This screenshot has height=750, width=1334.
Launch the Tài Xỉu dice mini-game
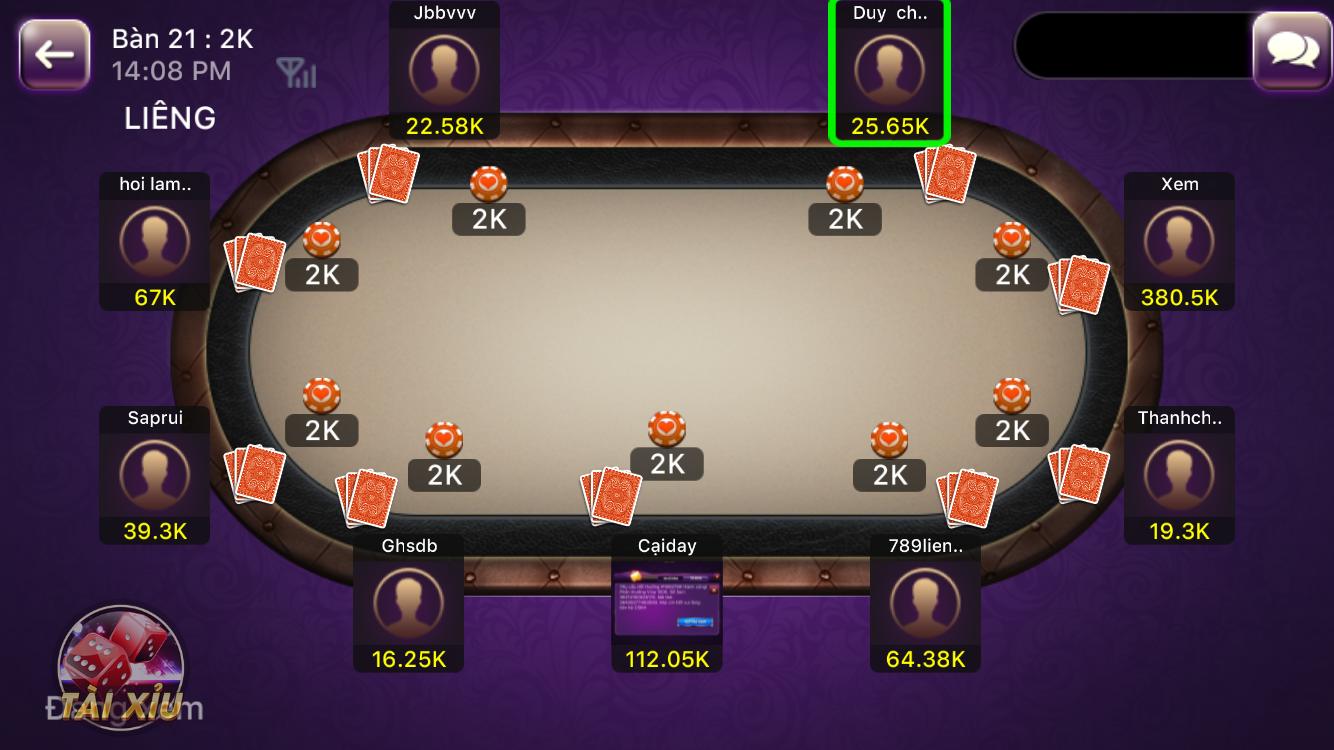point(120,665)
